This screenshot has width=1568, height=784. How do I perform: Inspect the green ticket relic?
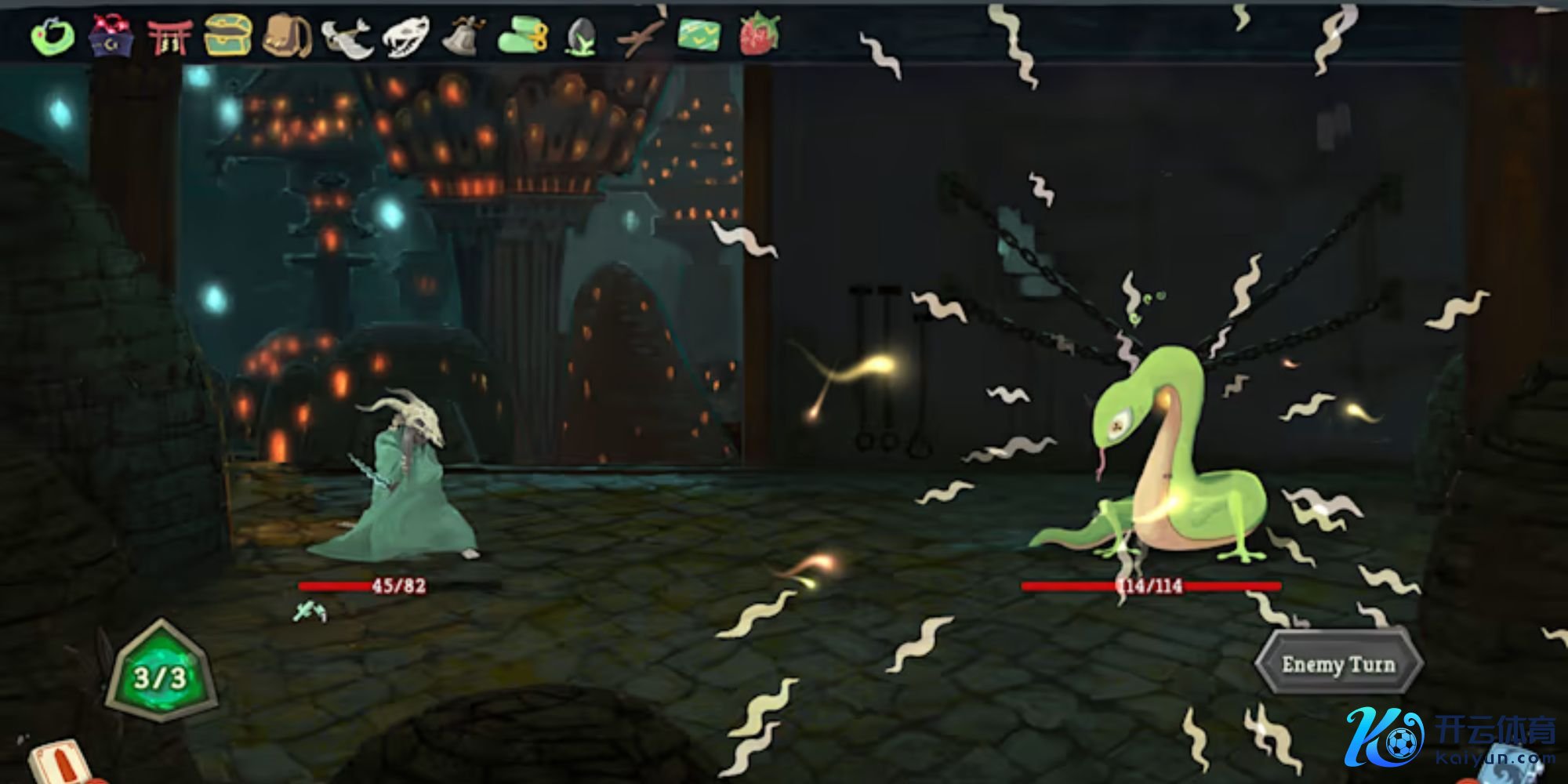[x=699, y=36]
